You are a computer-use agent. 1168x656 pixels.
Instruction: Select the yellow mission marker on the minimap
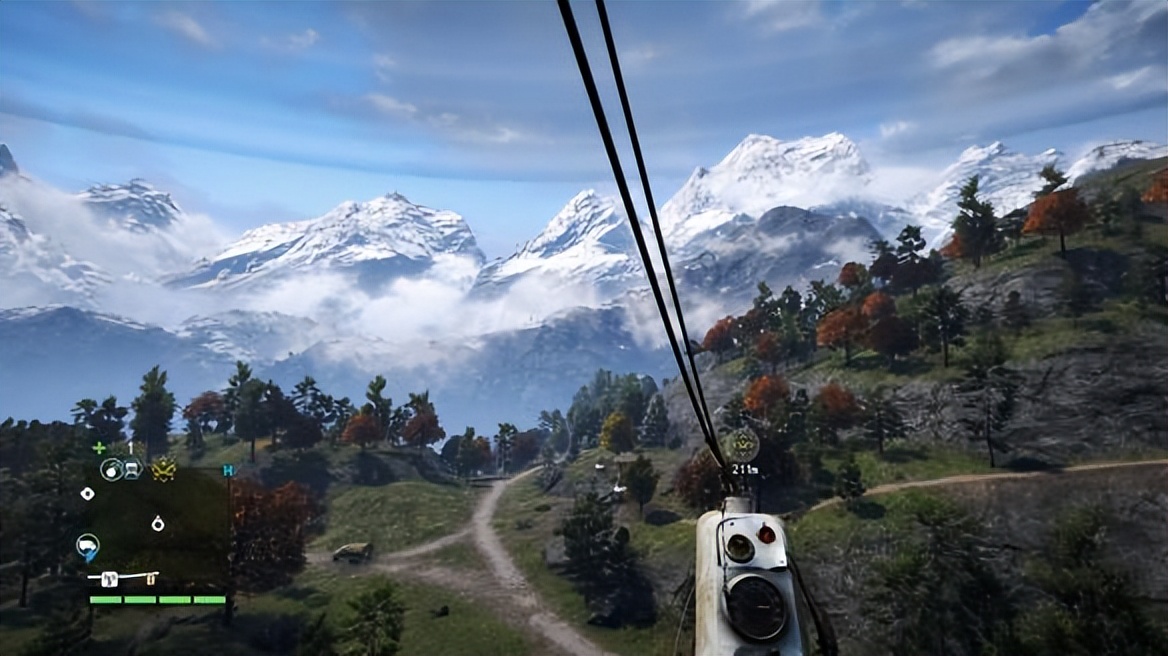(x=164, y=469)
